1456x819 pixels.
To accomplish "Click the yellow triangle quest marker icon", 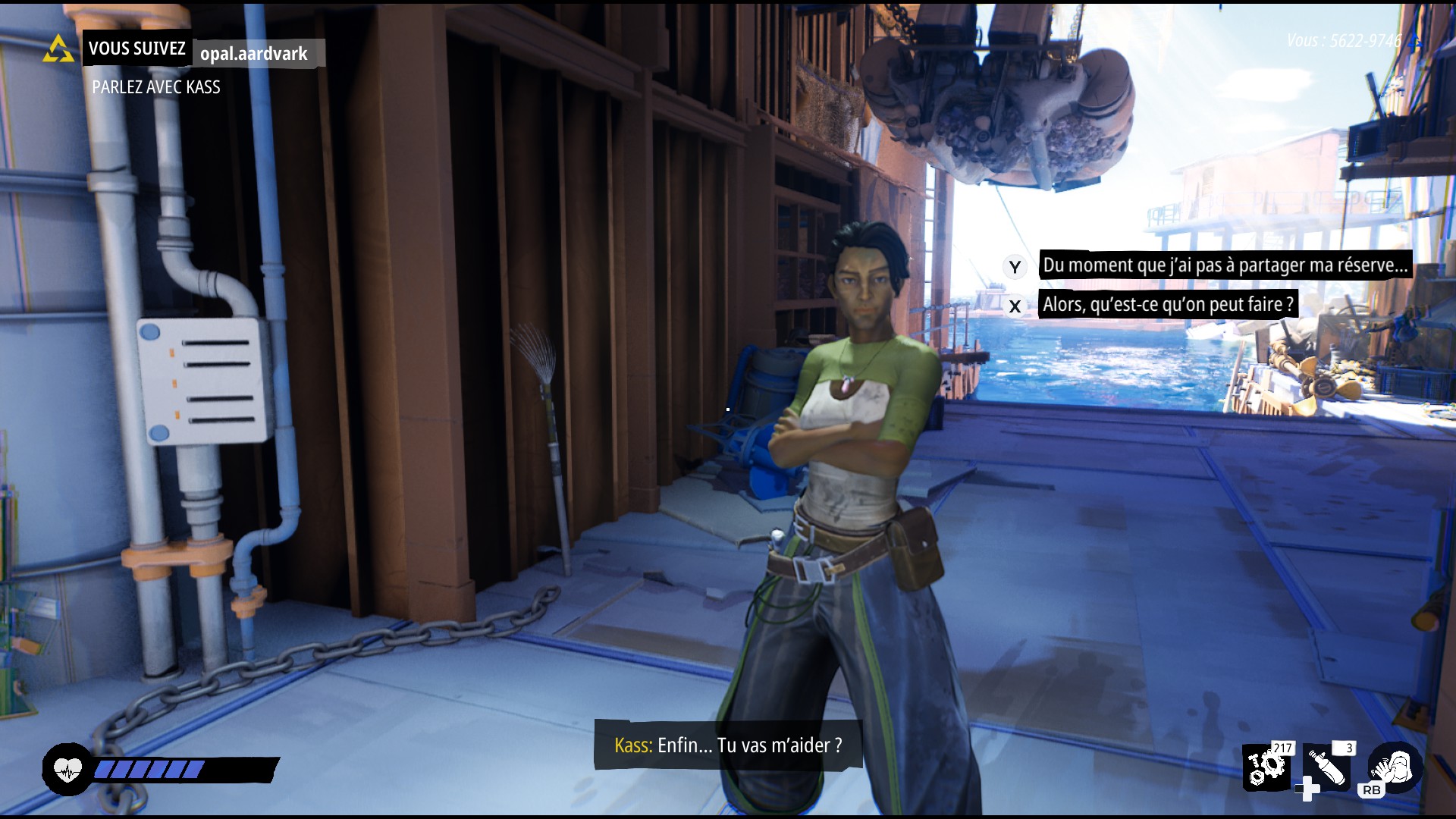I will (58, 49).
